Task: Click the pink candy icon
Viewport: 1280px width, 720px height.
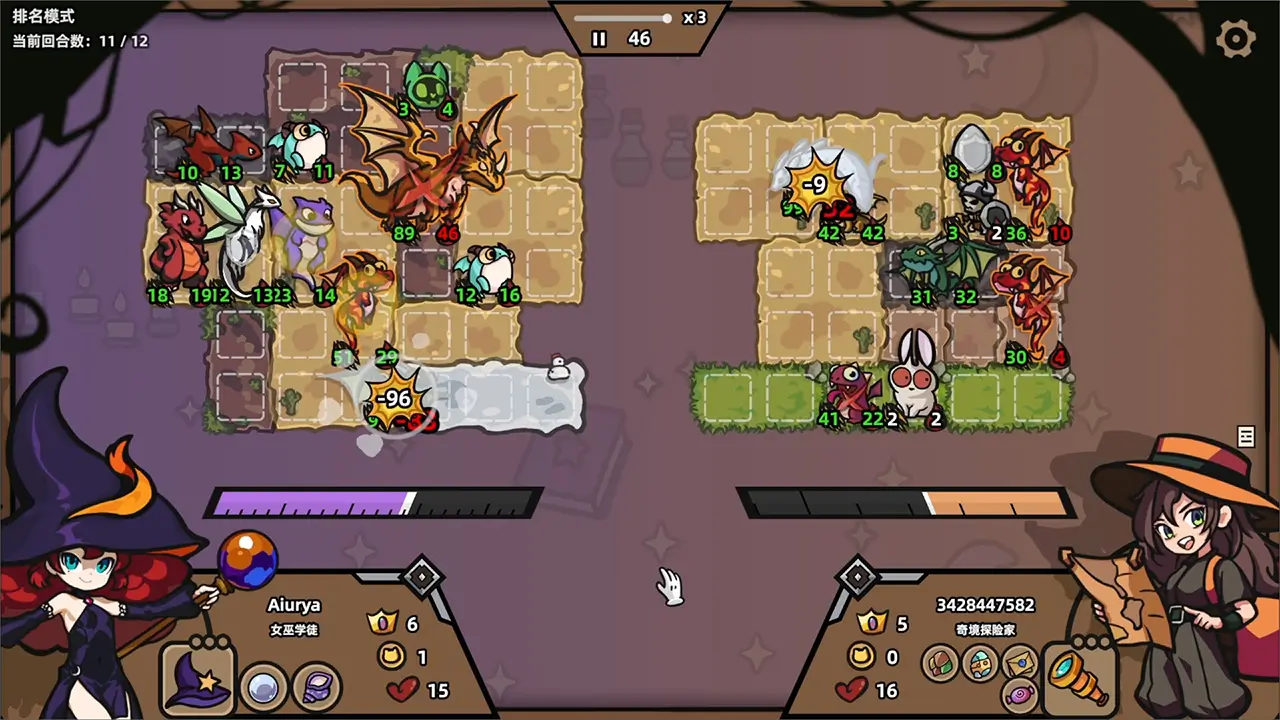Action: coord(1020,697)
